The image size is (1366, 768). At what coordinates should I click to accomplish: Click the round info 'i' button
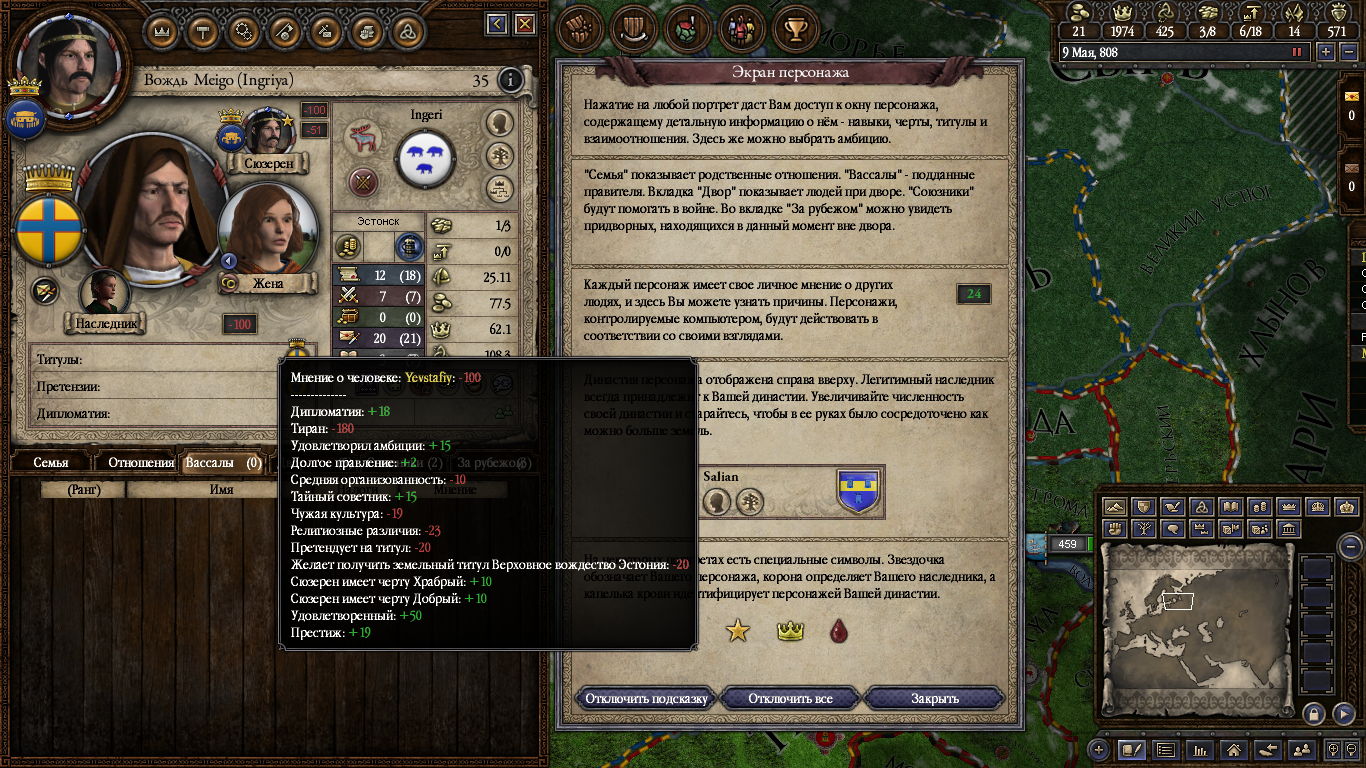pos(510,80)
